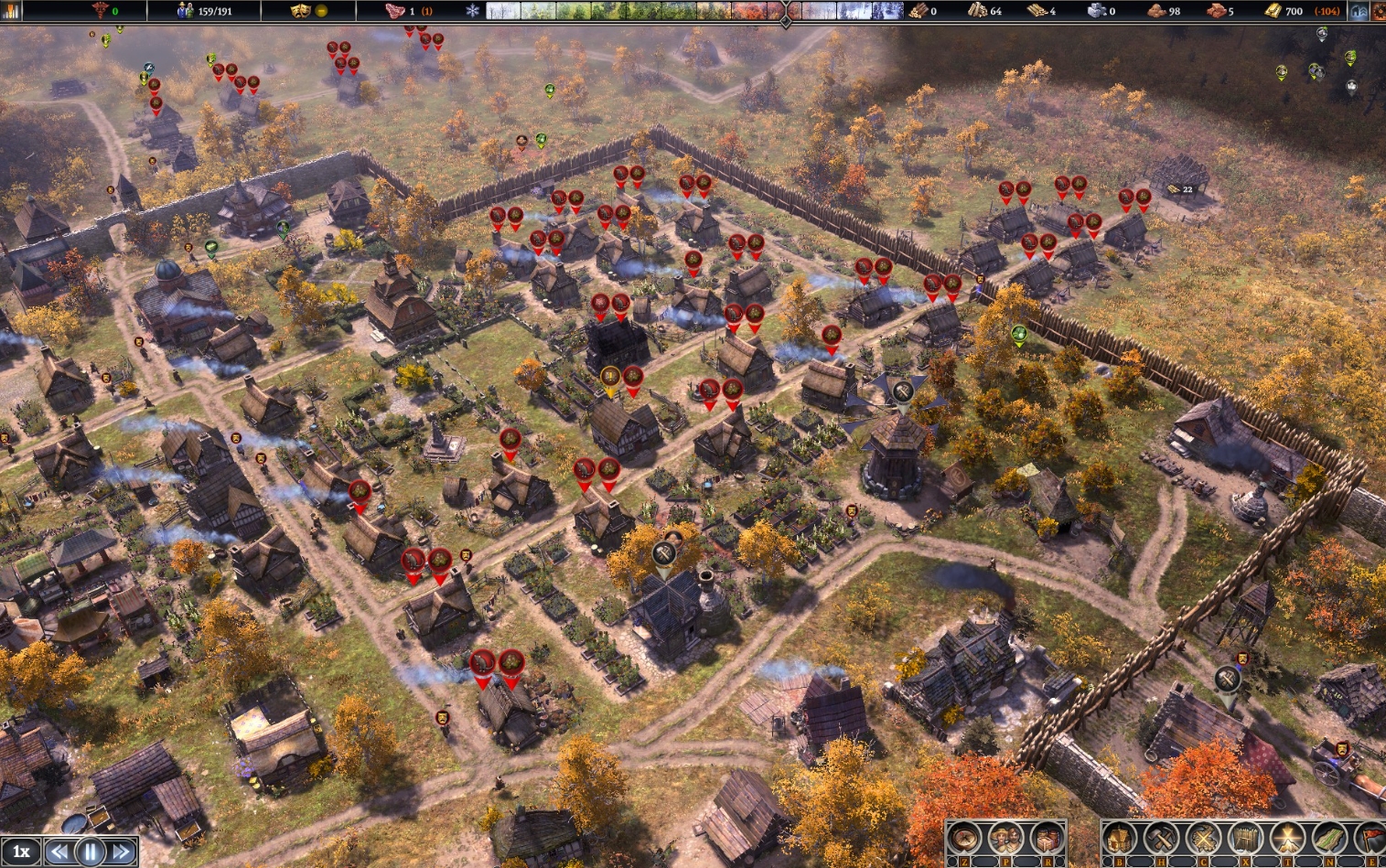Click the hammer marker above the windmill
The height and width of the screenshot is (868, 1386).
click(903, 392)
